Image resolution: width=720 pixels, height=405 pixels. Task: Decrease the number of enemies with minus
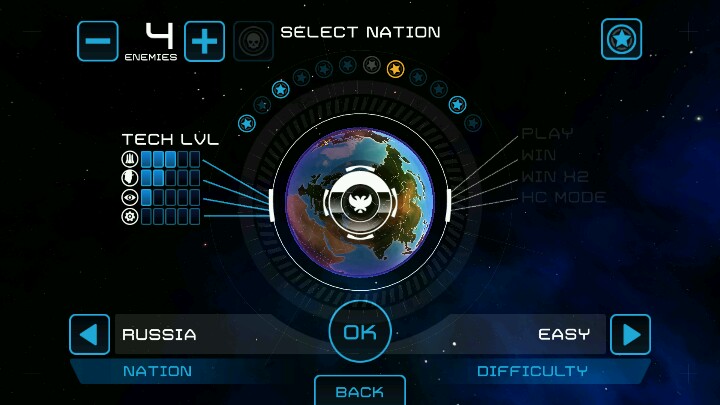click(98, 41)
